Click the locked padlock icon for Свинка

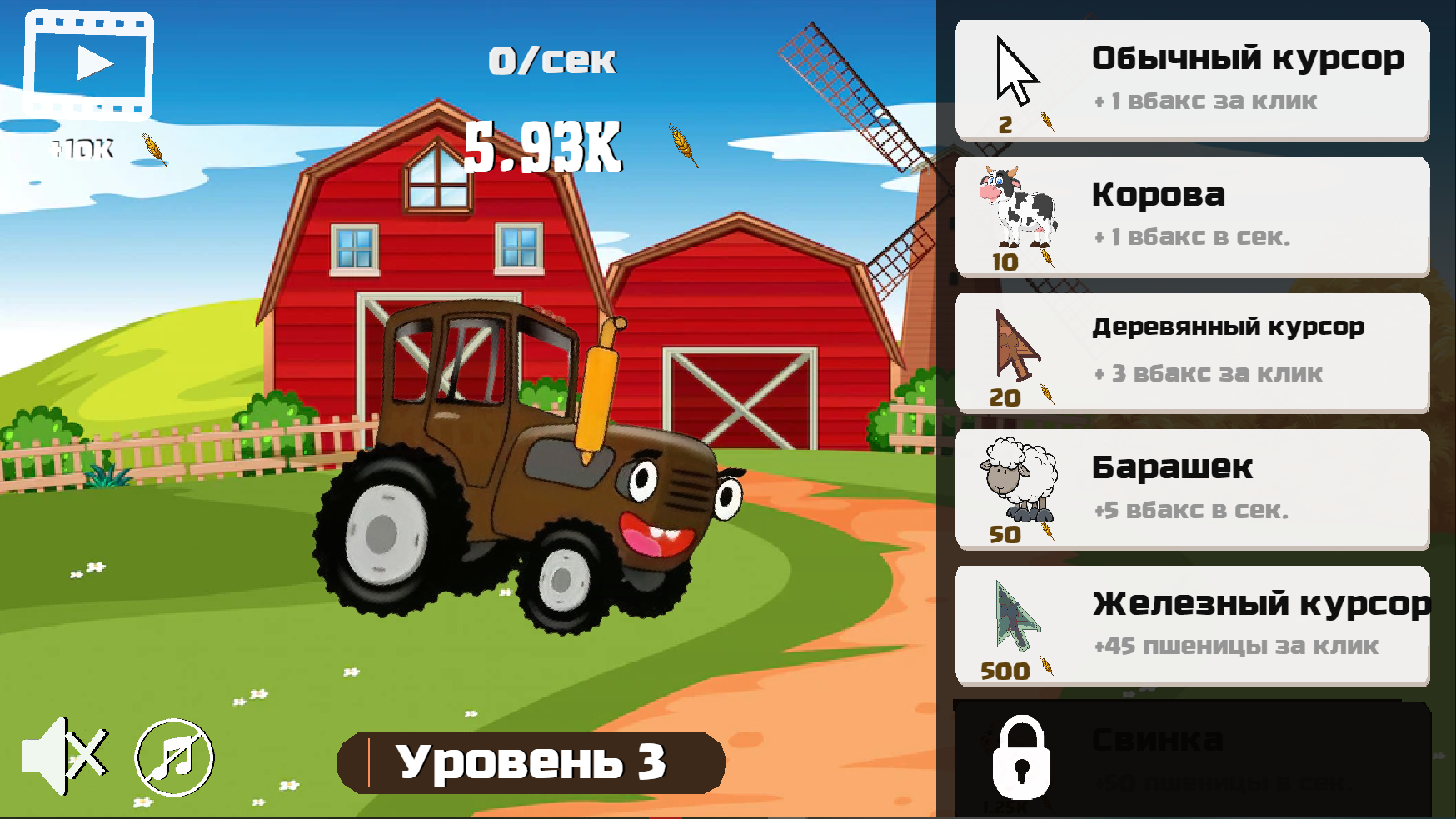(x=1023, y=758)
